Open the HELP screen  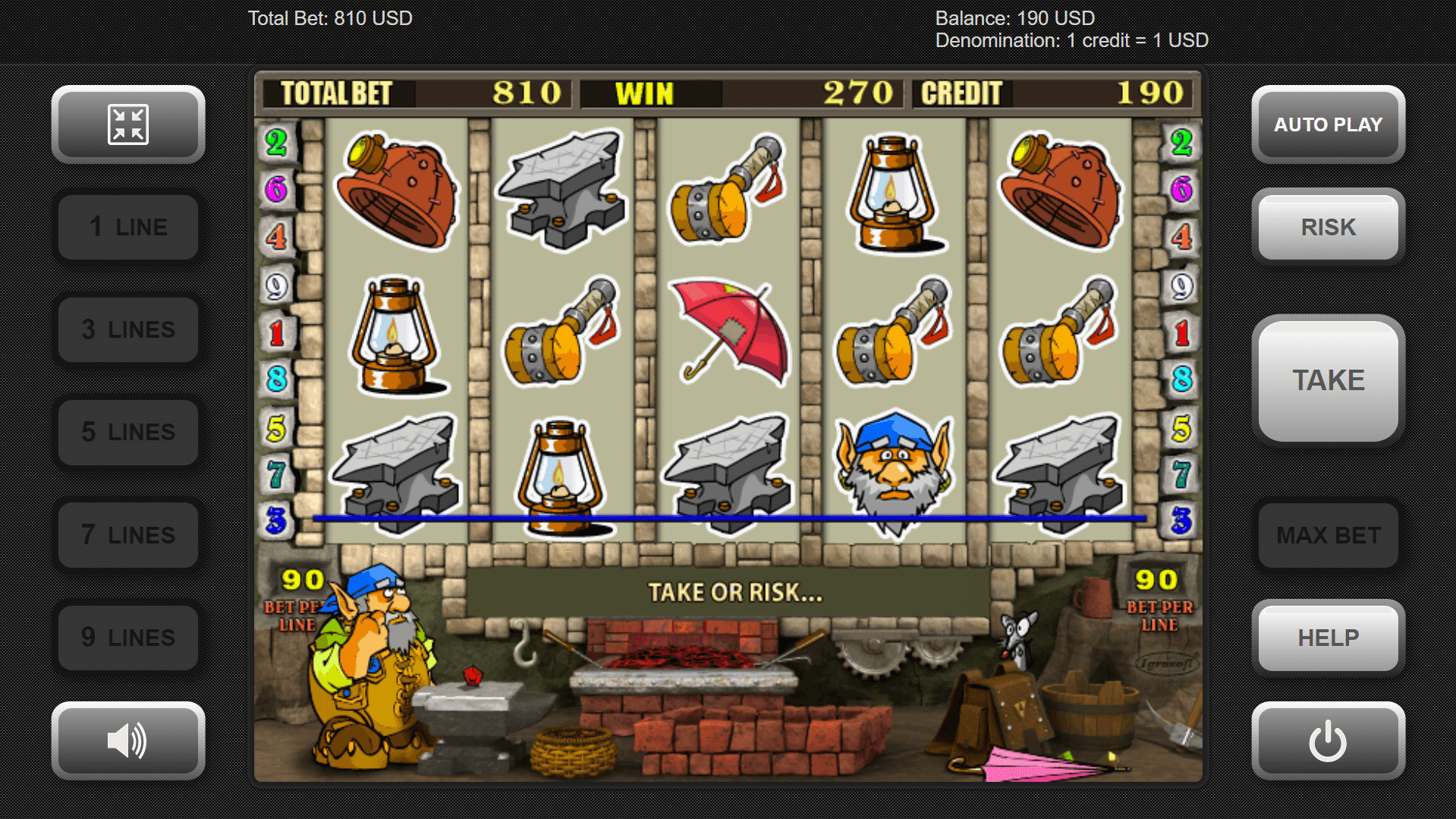pos(1328,638)
